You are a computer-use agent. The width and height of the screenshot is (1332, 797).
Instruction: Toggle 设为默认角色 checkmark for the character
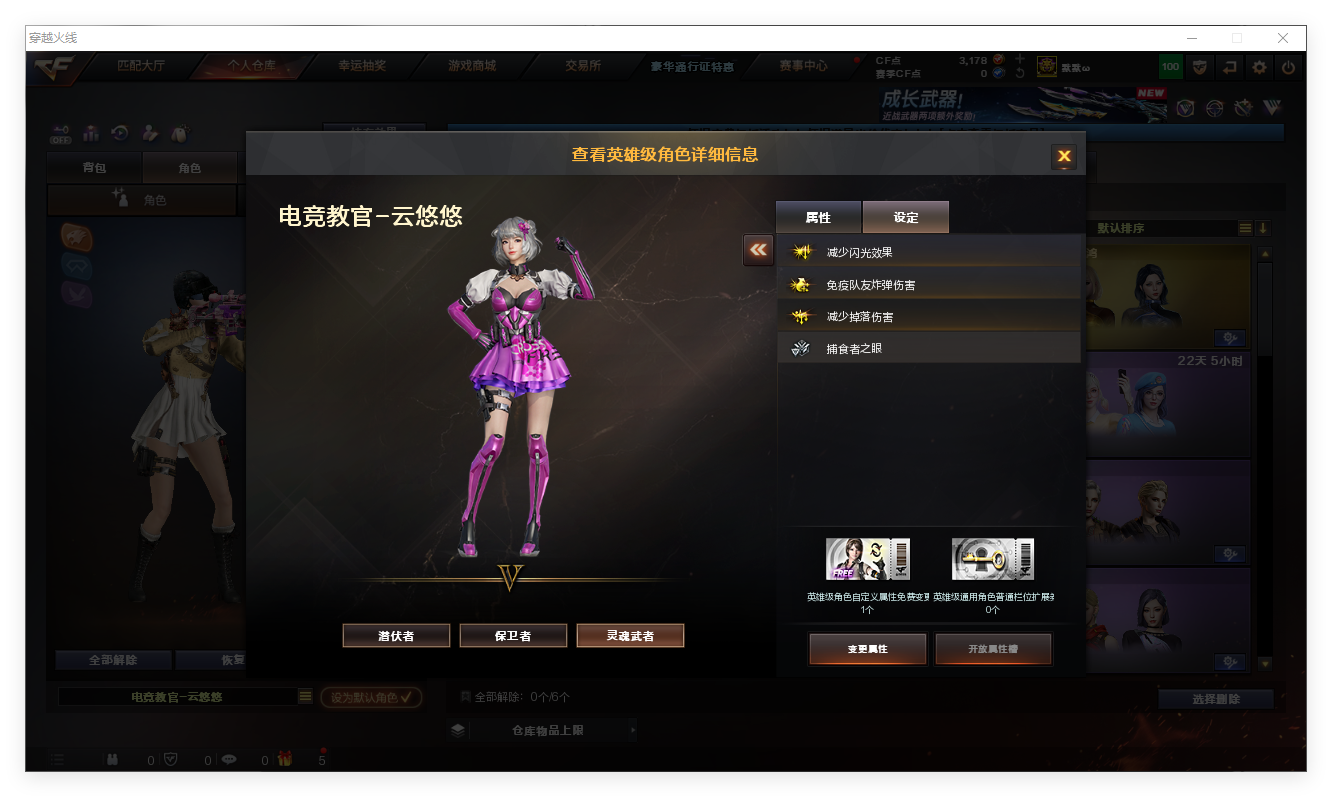pyautogui.click(x=370, y=698)
